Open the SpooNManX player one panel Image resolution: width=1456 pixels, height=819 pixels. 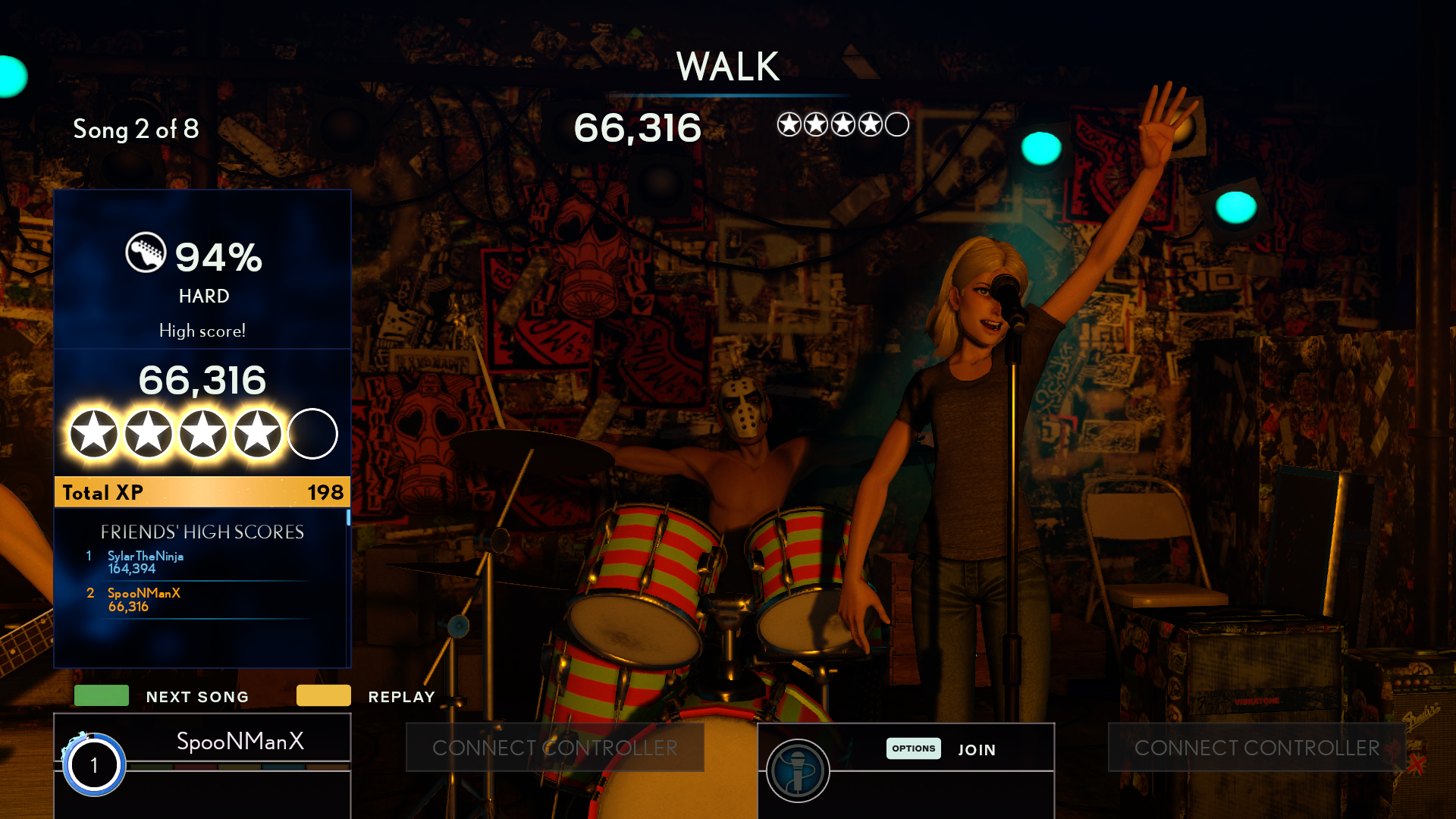(240, 741)
